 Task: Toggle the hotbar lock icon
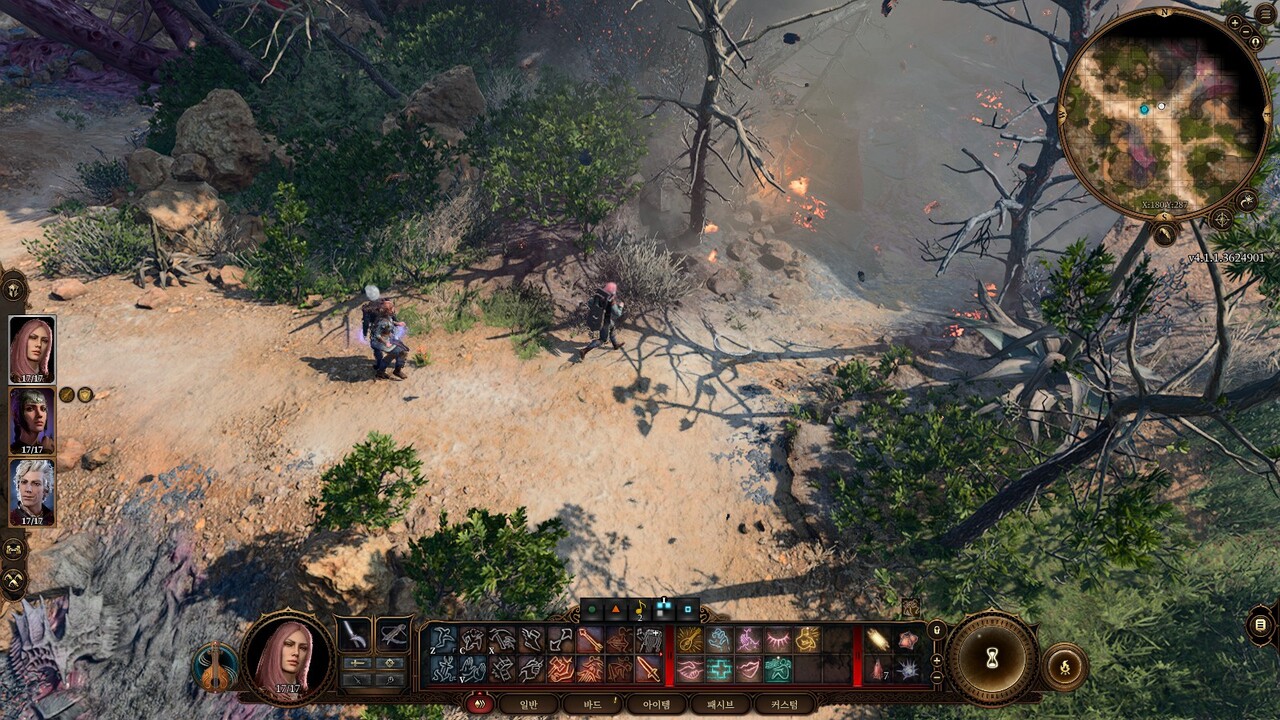(937, 631)
